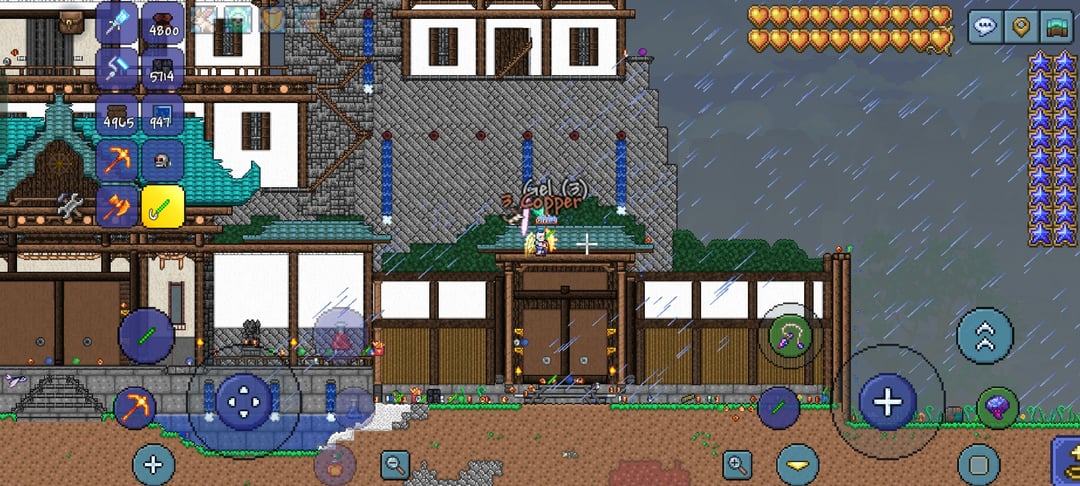Image resolution: width=1080 pixels, height=486 pixels.
Task: Select the hotbar stack of 947
Action: click(162, 115)
